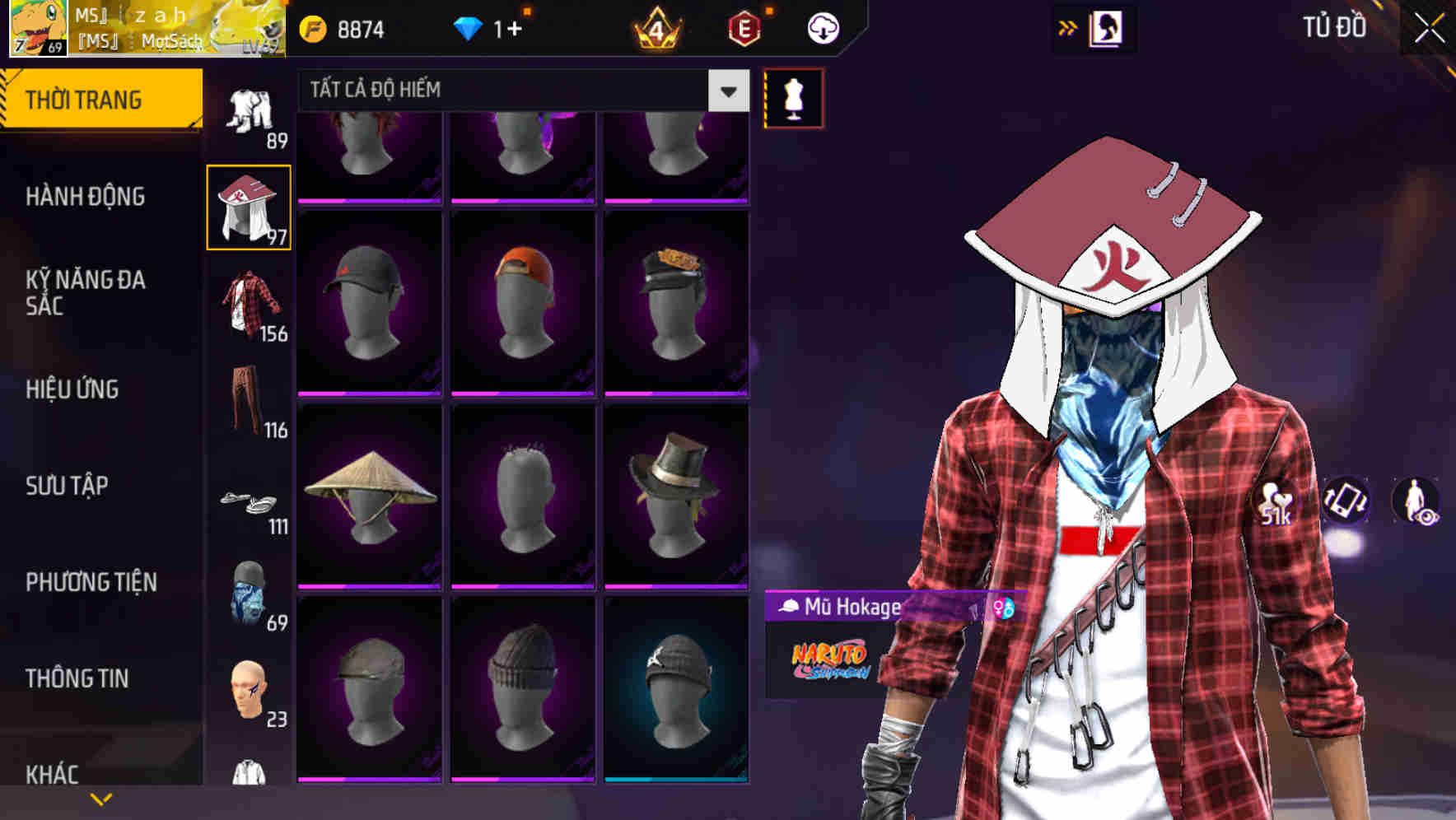Expand the down chevron below KHÁC
The height and width of the screenshot is (820, 1456).
(x=101, y=798)
